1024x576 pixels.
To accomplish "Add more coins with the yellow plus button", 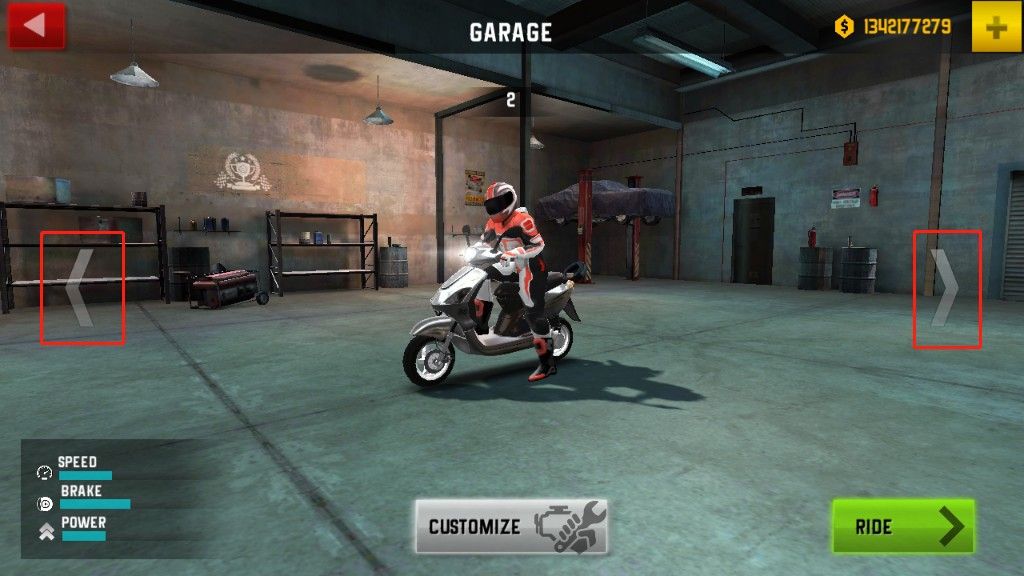I will 996,27.
